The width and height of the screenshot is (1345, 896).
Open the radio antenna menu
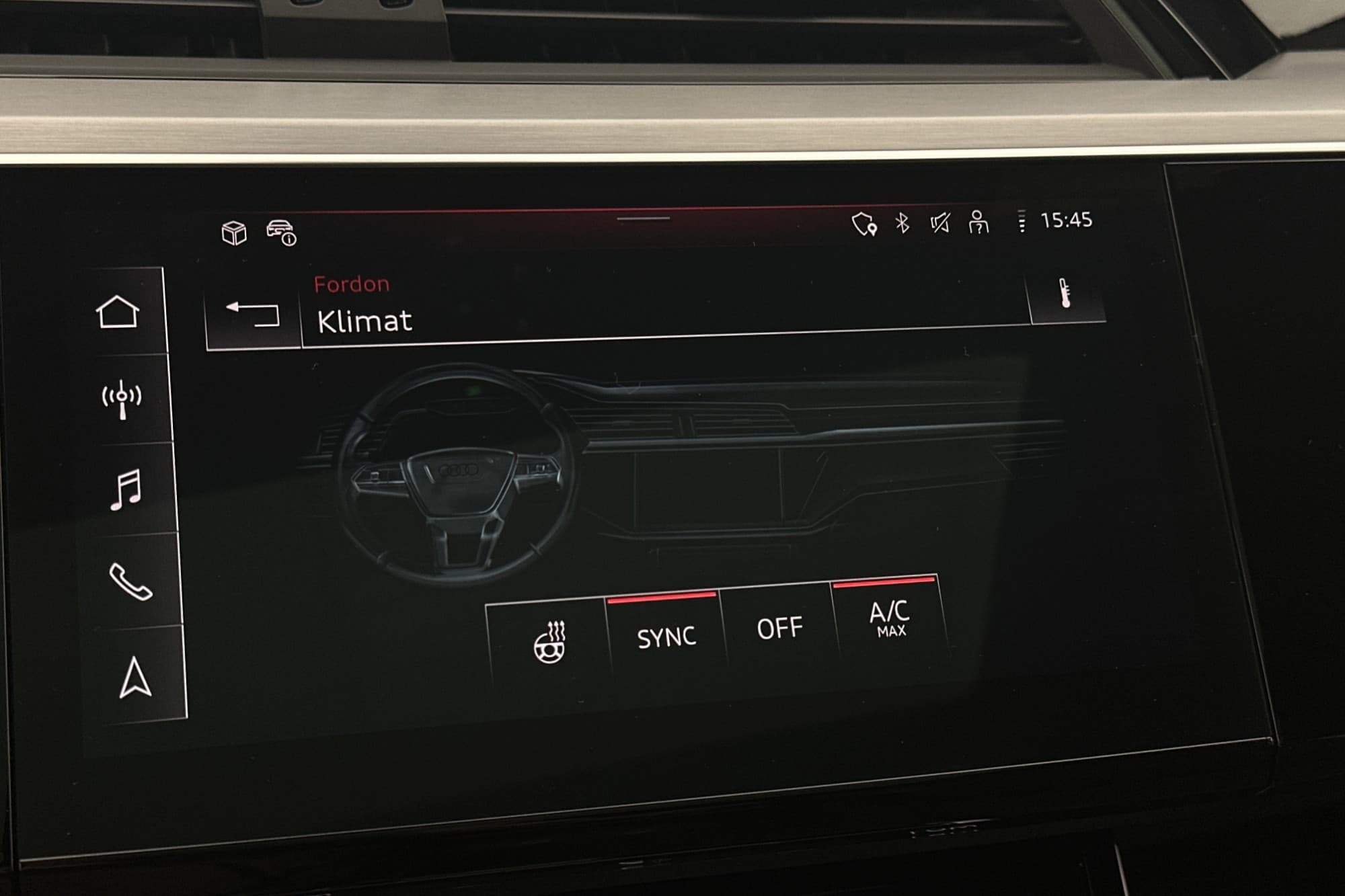click(122, 399)
